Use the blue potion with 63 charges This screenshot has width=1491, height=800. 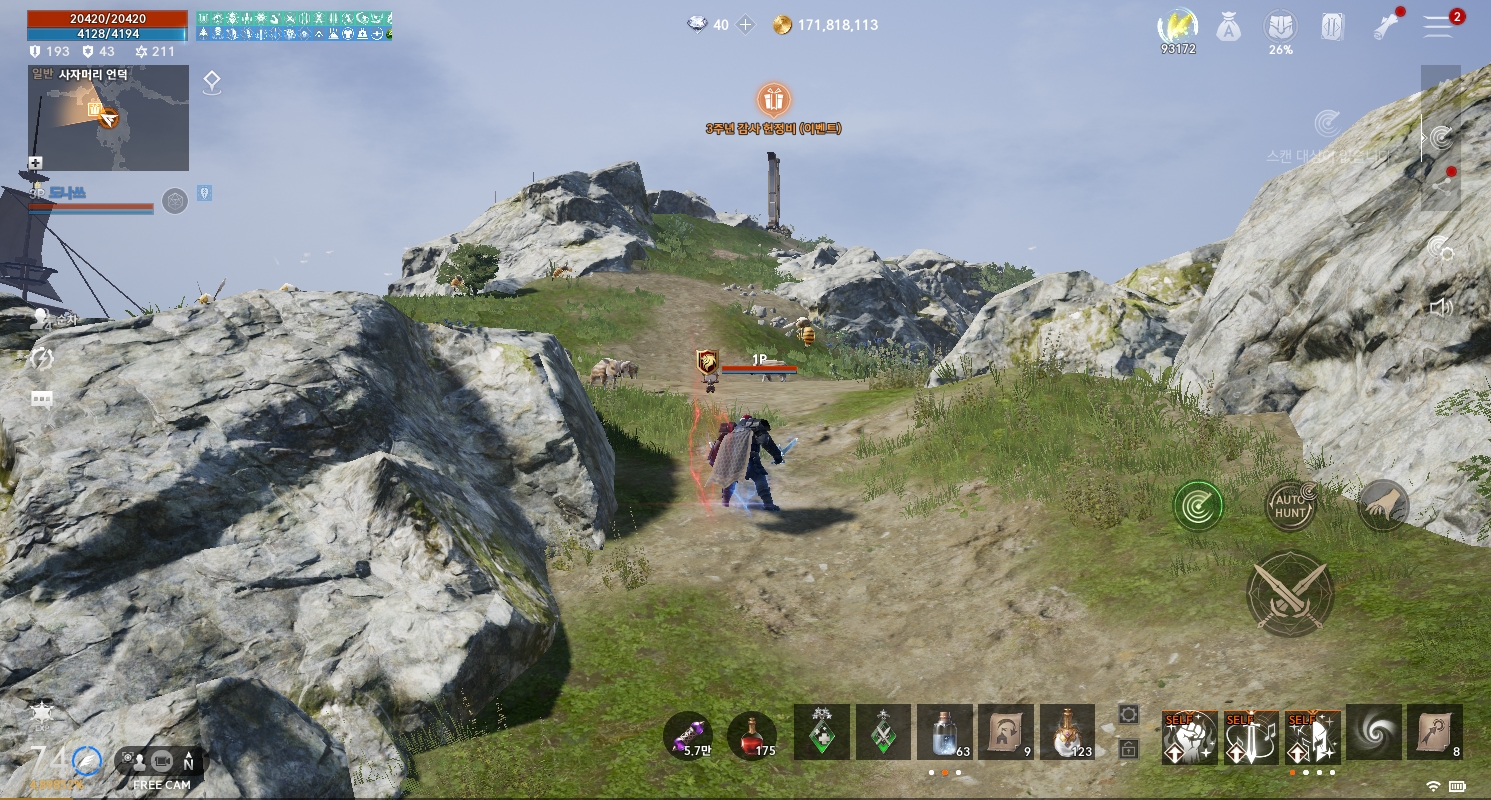click(944, 733)
